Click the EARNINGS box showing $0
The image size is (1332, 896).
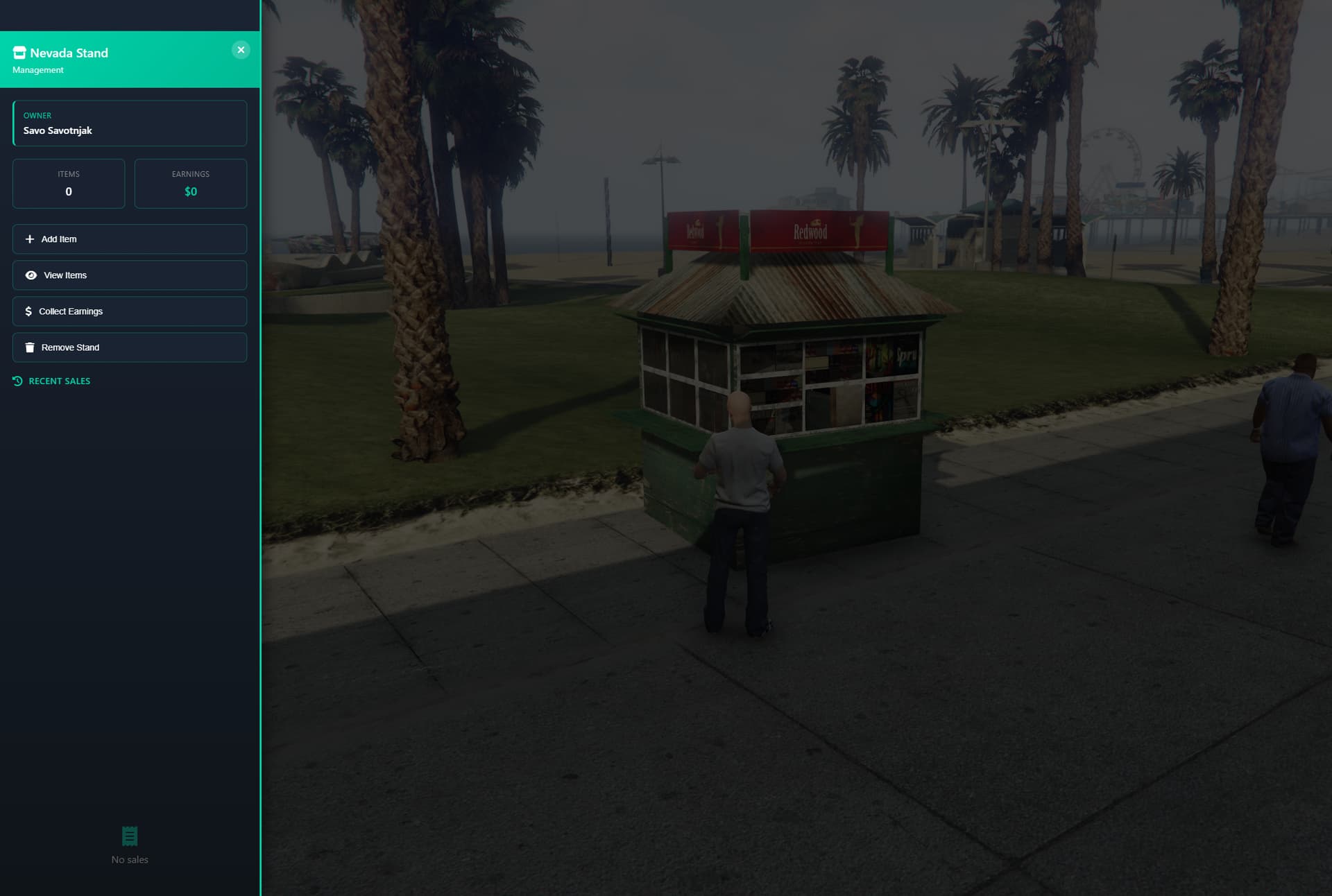click(x=190, y=183)
